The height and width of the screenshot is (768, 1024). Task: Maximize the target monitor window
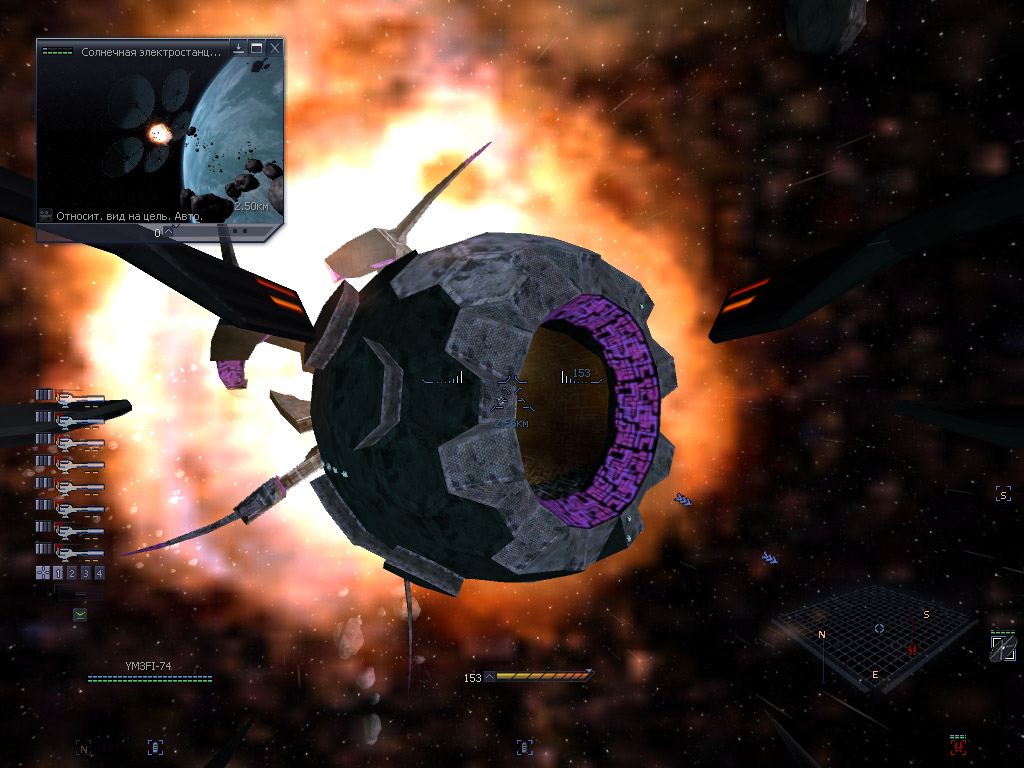(257, 48)
